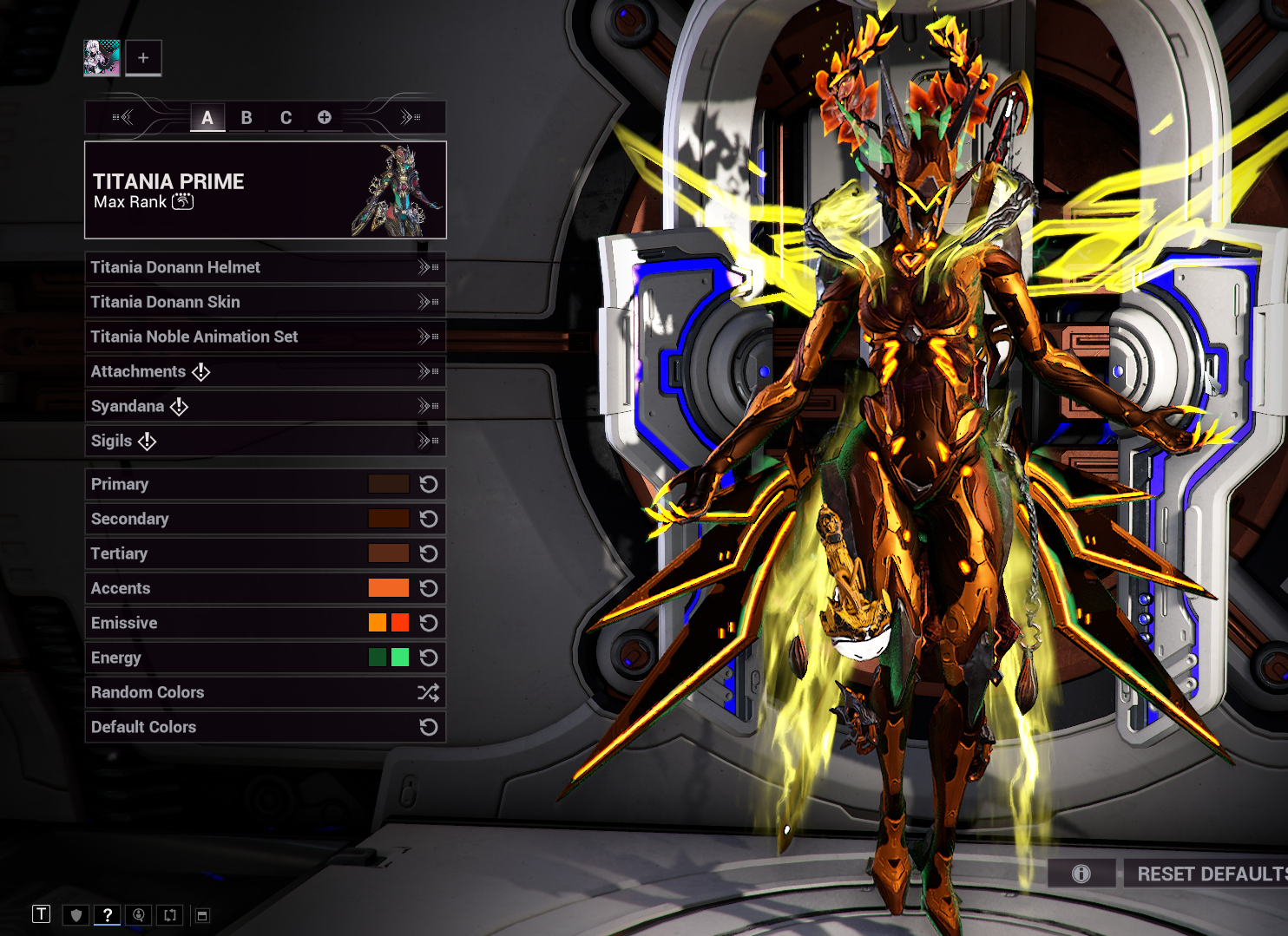Open the Attachments menu
Image resolution: width=1288 pixels, height=936 pixels.
click(x=265, y=371)
